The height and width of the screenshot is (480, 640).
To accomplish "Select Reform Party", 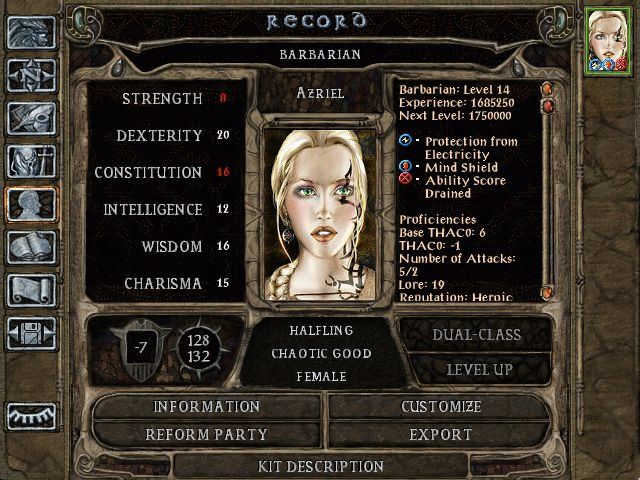I will [206, 435].
